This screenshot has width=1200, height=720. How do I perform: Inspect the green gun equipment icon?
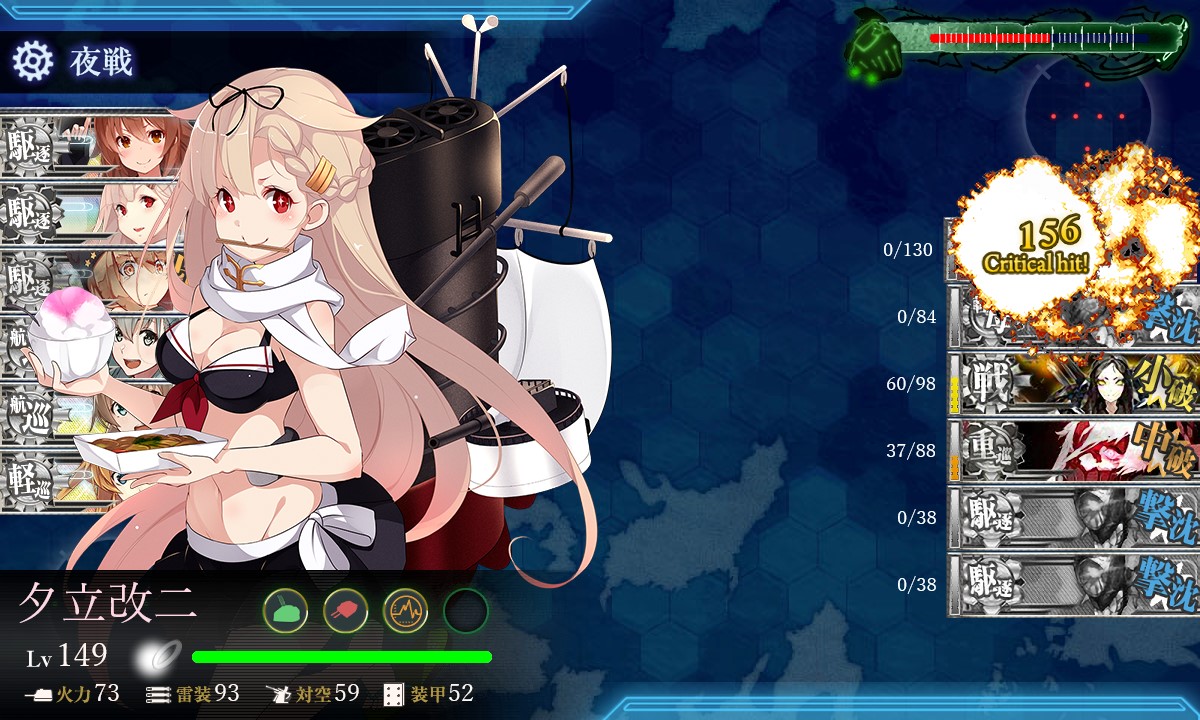click(285, 609)
